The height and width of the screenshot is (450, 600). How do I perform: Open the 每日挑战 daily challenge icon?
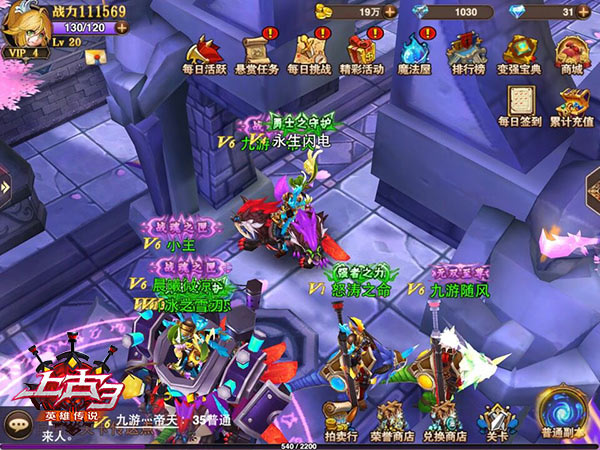pyautogui.click(x=308, y=53)
